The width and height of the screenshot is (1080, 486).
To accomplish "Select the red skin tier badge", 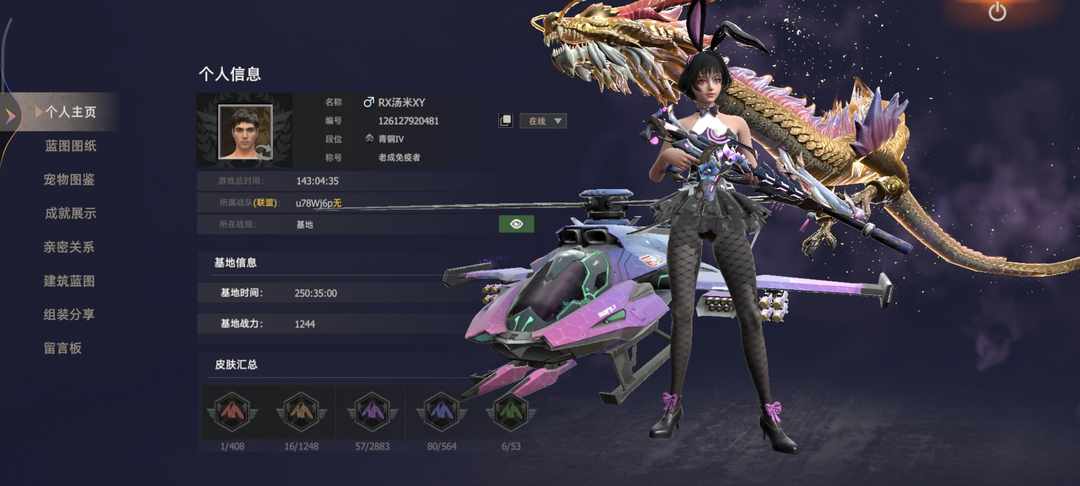I will 232,411.
